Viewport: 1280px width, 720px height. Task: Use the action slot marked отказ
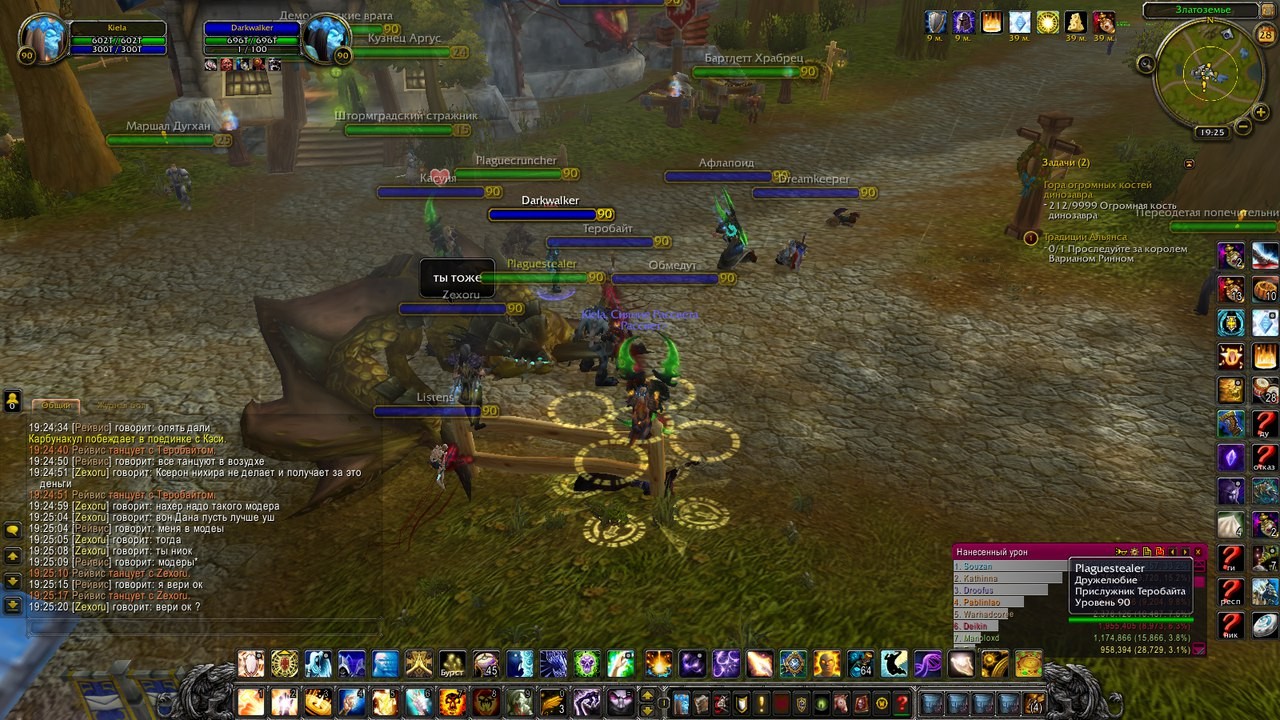tap(1265, 459)
